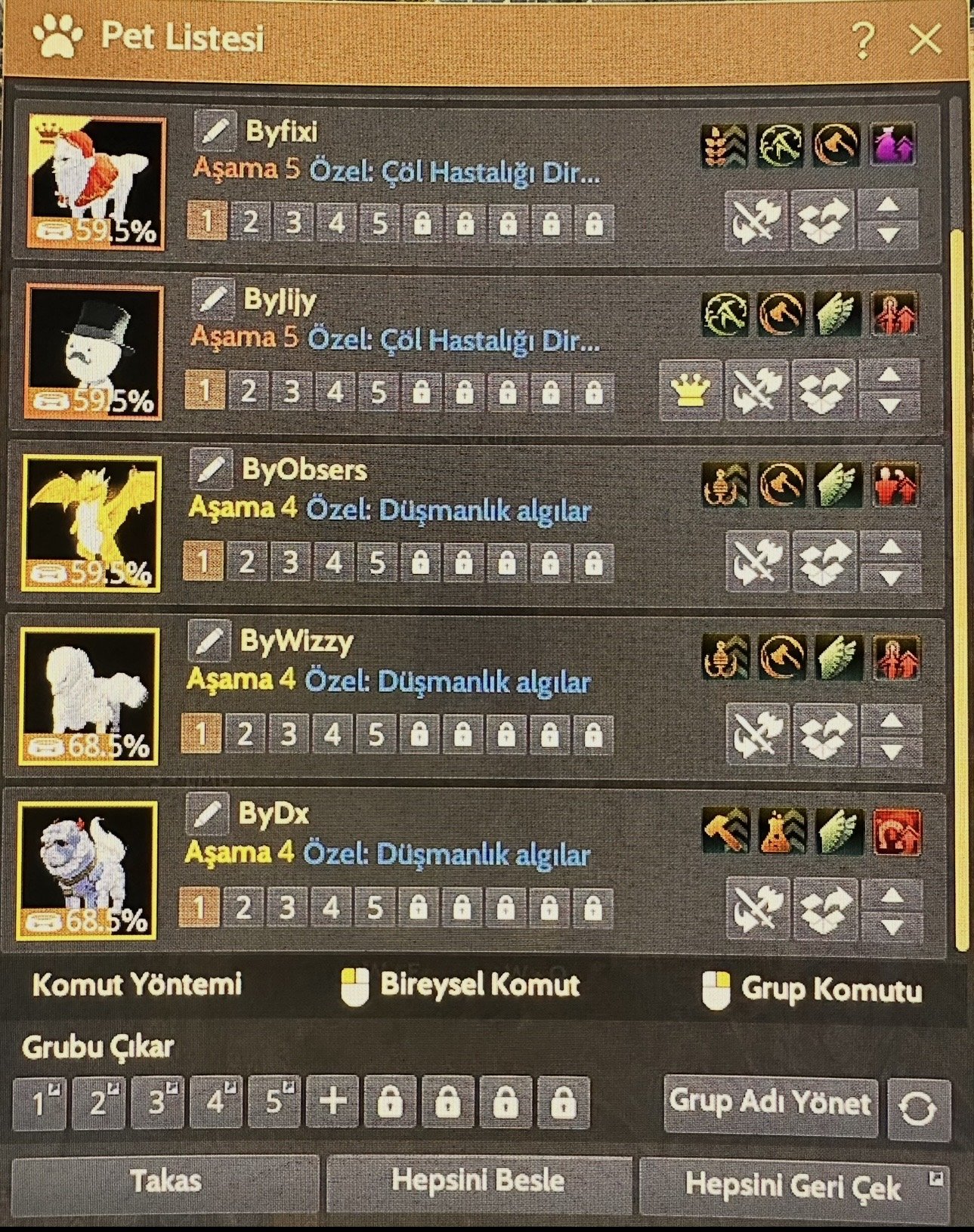Click the first lock icon under Grubu Çıkar

[x=390, y=1104]
